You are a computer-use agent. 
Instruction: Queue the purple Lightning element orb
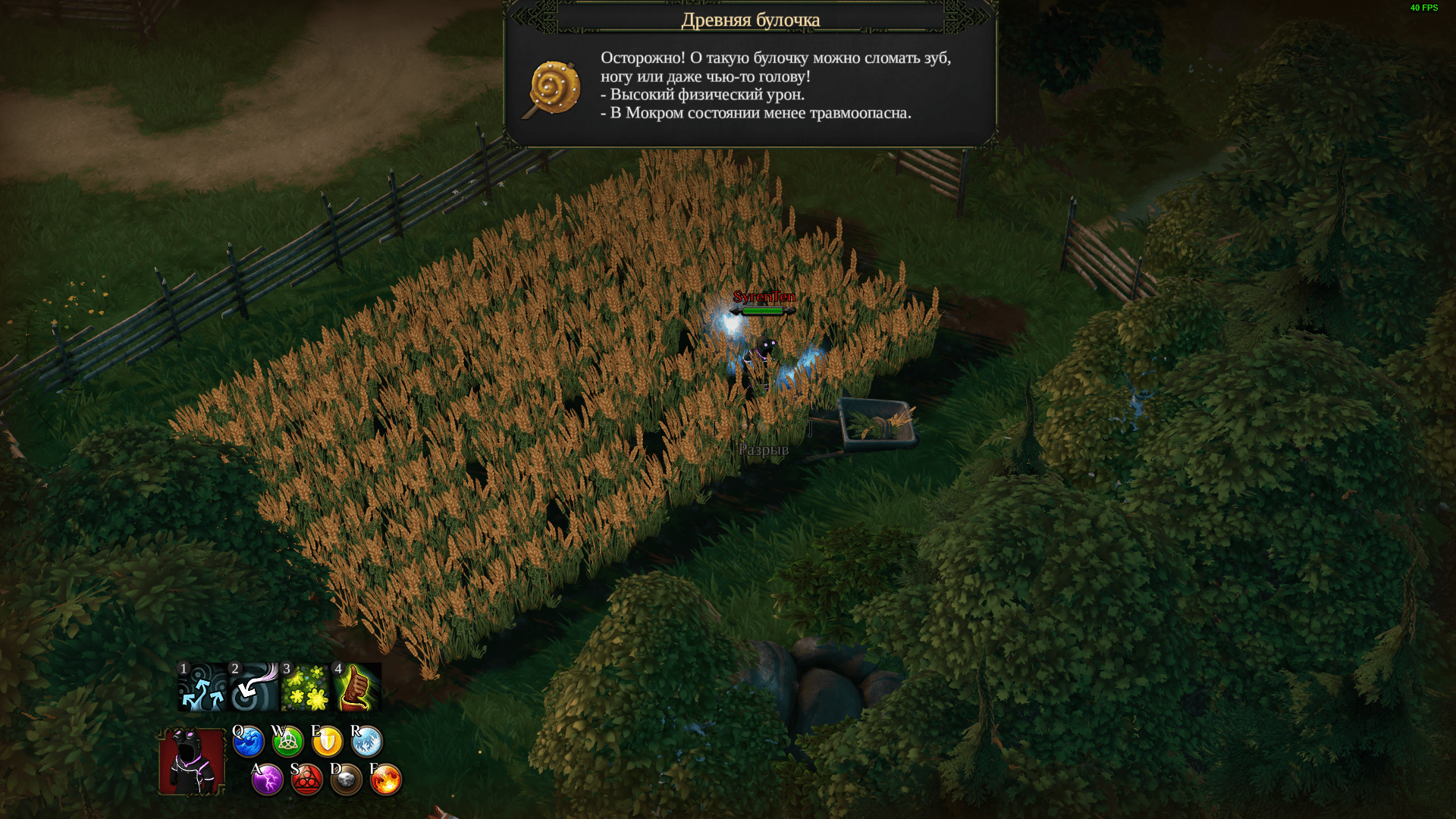pyautogui.click(x=267, y=780)
